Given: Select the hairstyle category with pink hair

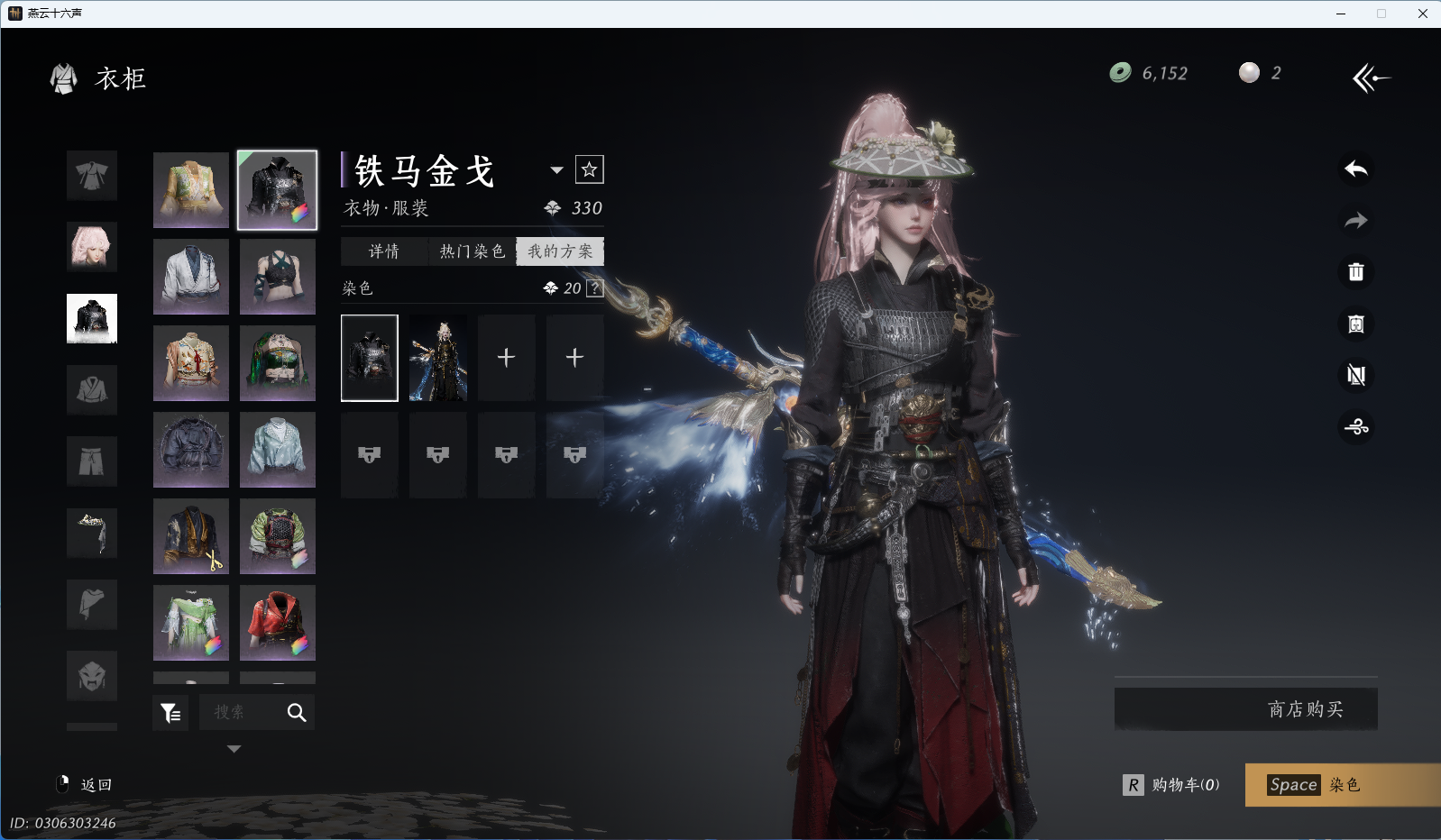Looking at the screenshot, I should point(92,247).
